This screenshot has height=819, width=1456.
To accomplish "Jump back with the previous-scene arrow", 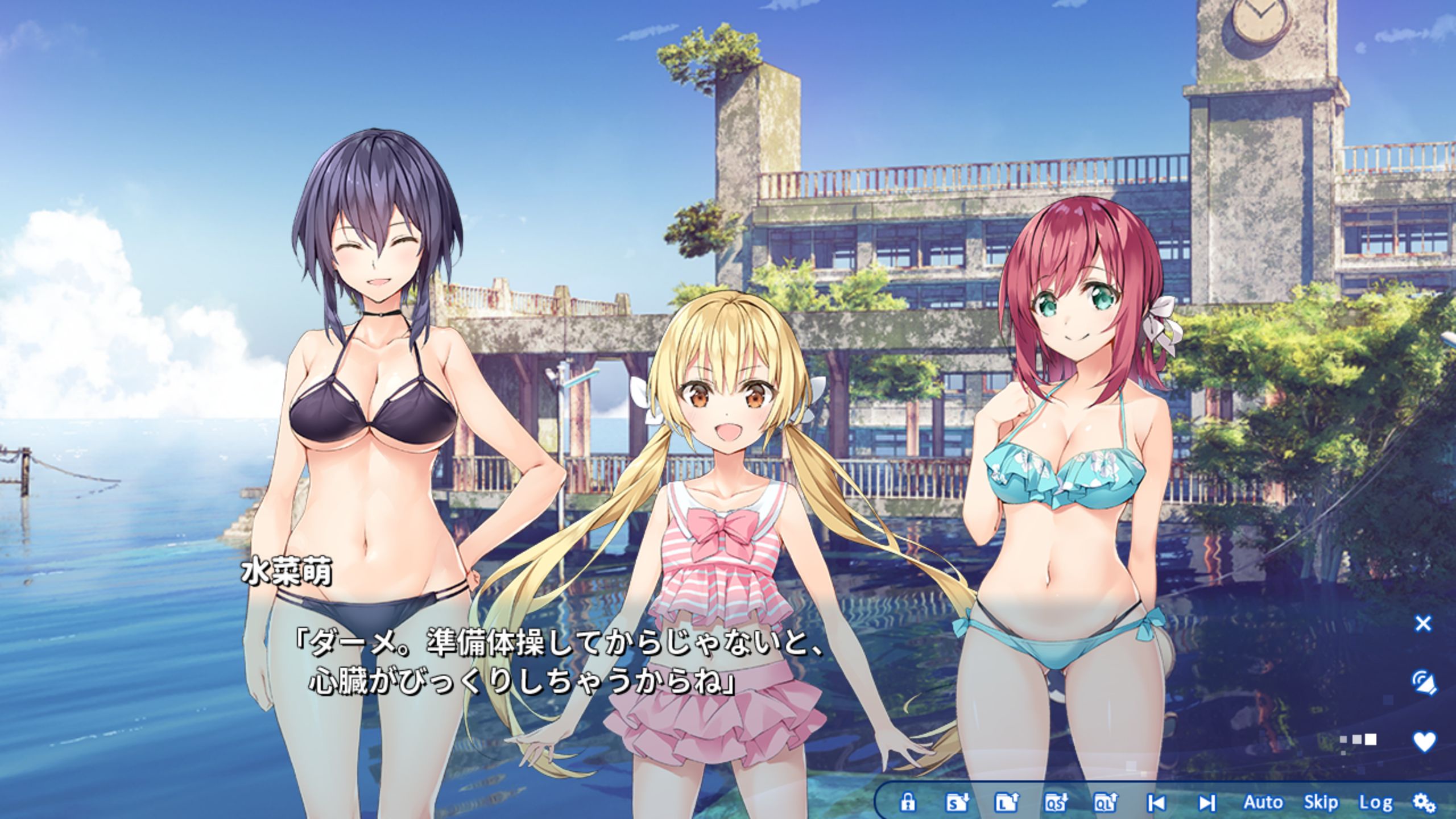I will pyautogui.click(x=1155, y=803).
